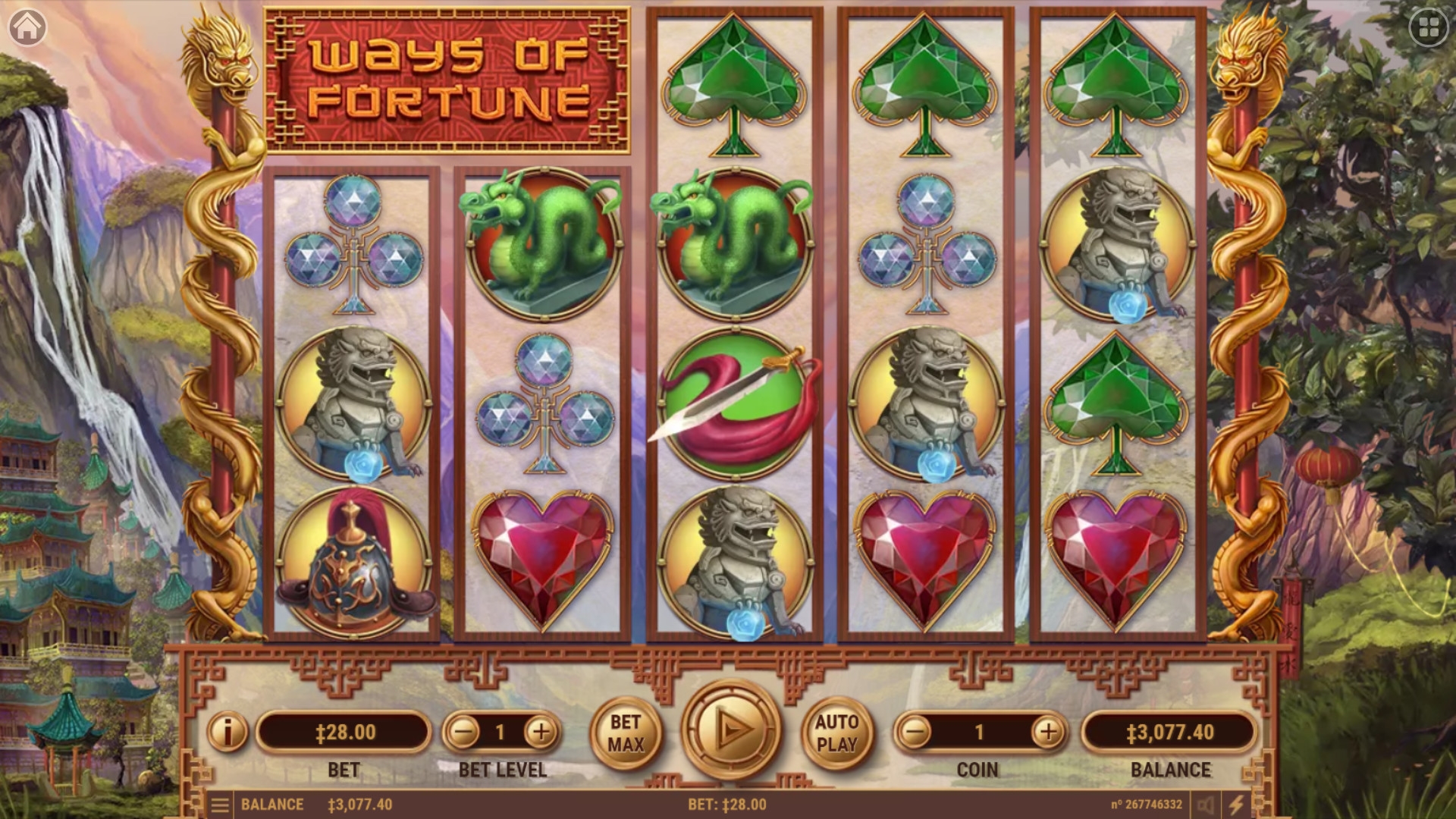
Task: Toggle the lightning quick-spin mode
Action: pos(1237,805)
